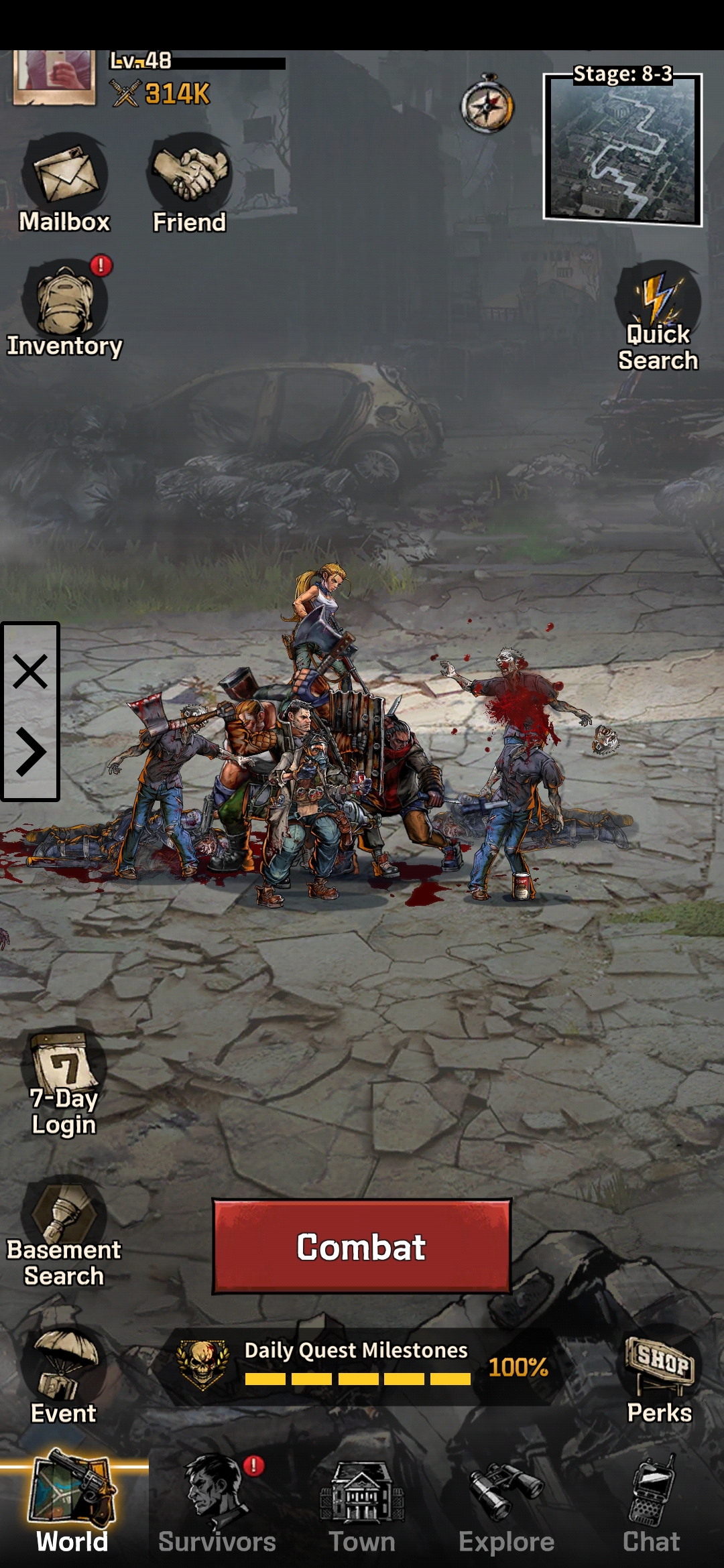Open the Stage 8-3 map thumbnail
Image resolution: width=724 pixels, height=1568 pixels.
pyautogui.click(x=622, y=149)
